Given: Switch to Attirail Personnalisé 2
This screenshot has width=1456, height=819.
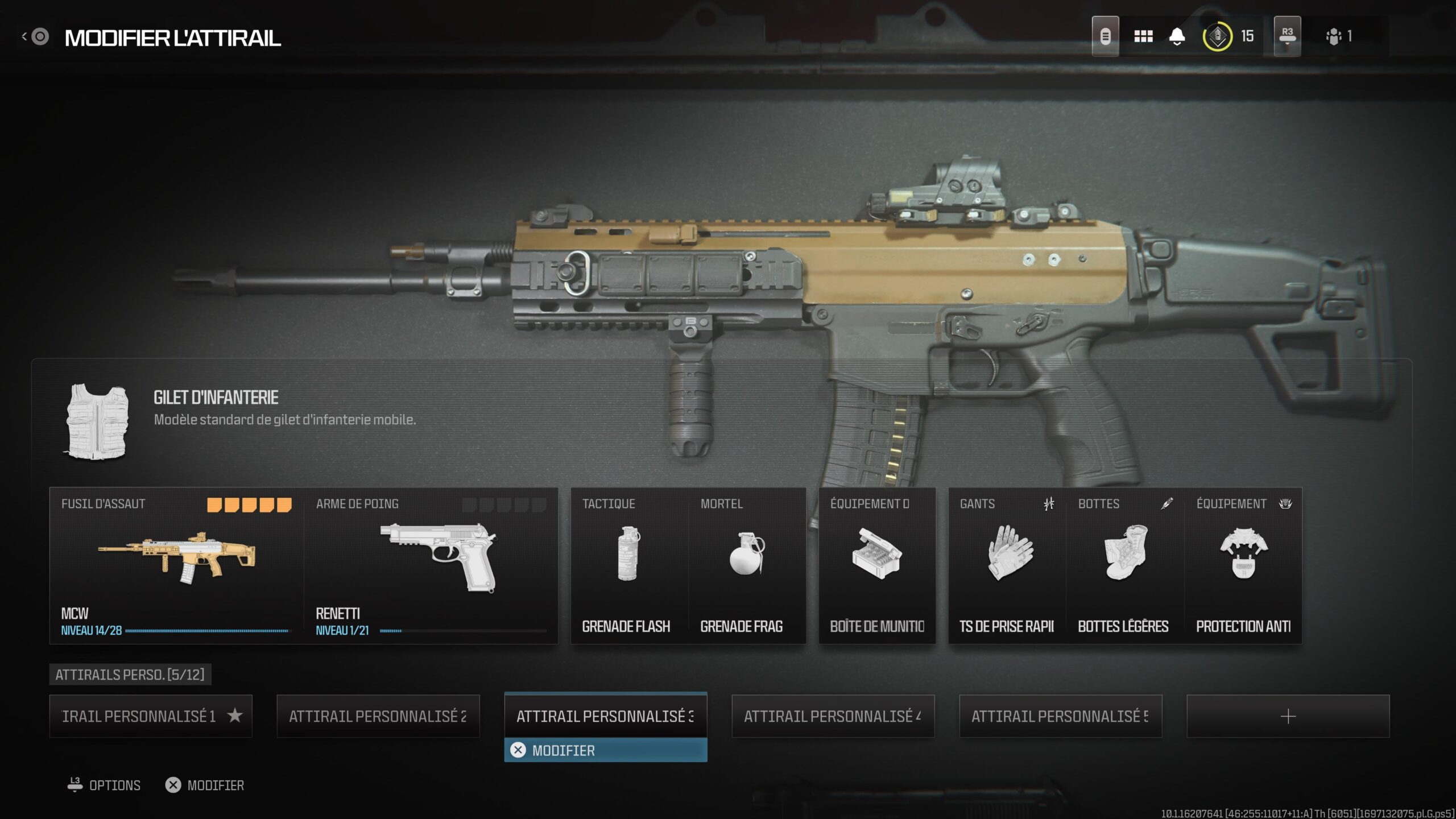Looking at the screenshot, I should pyautogui.click(x=378, y=716).
